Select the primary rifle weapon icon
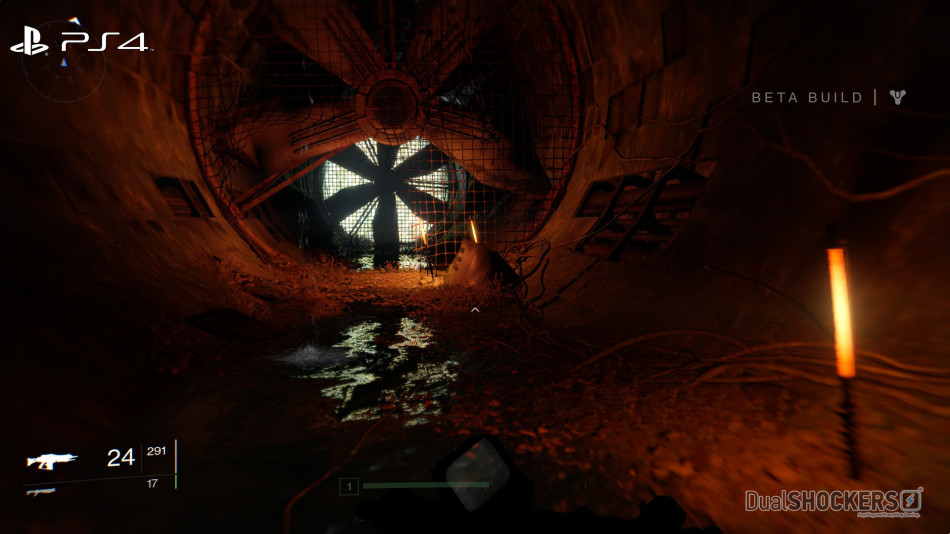The height and width of the screenshot is (534, 950). (50, 460)
